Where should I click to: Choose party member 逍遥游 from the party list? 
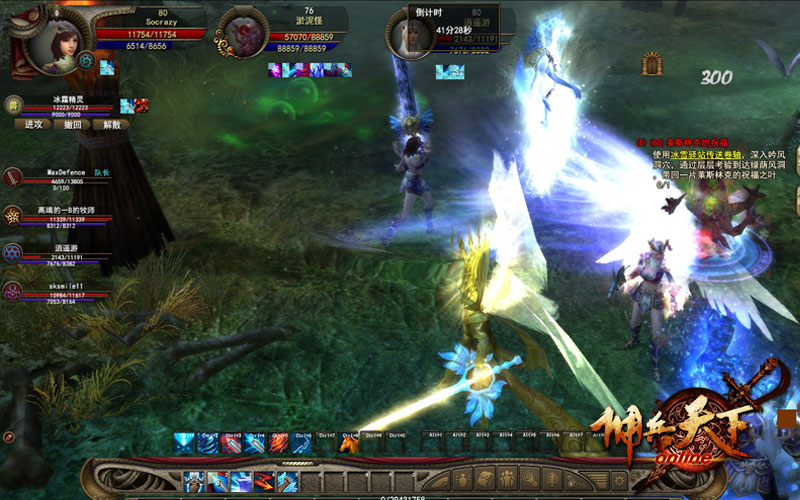coord(13,252)
